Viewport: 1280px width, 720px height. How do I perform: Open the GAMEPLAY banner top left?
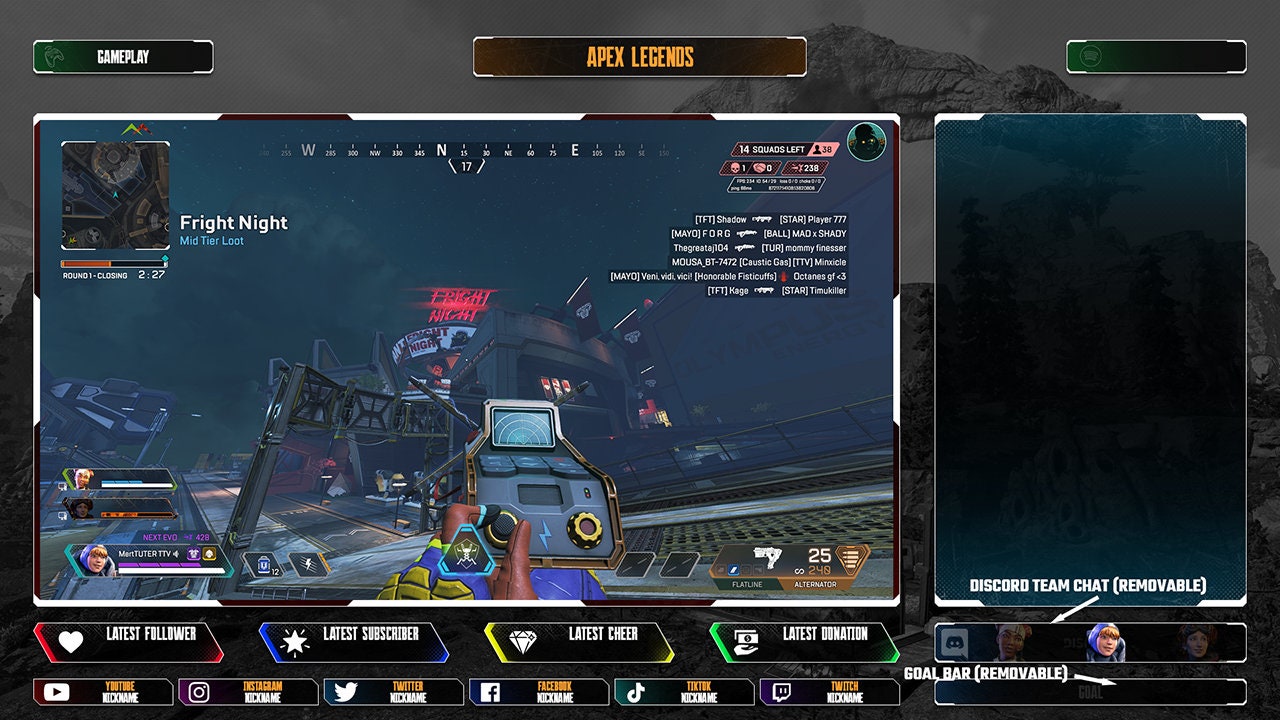[x=120, y=57]
